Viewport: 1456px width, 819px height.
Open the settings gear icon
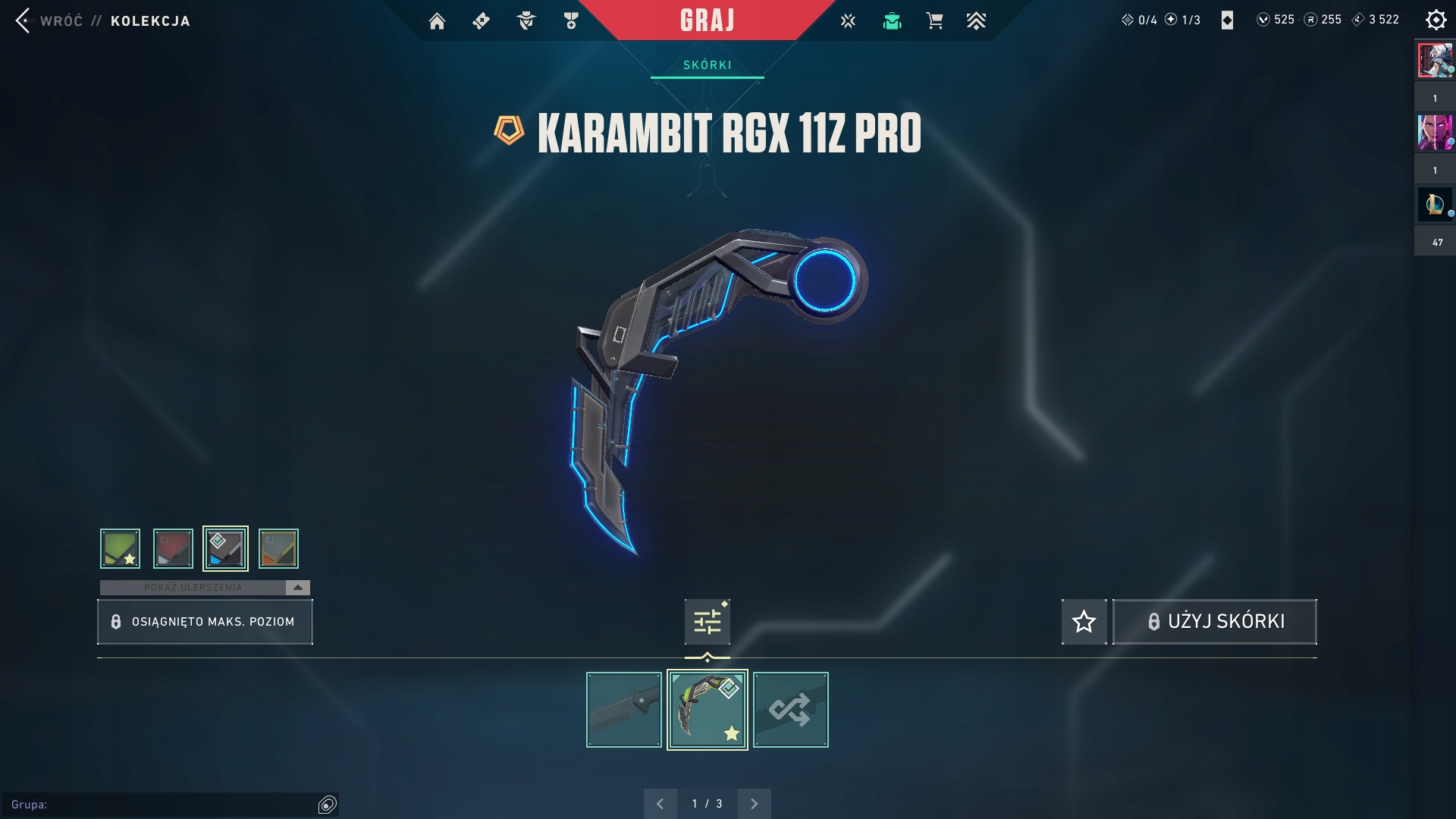1436,20
